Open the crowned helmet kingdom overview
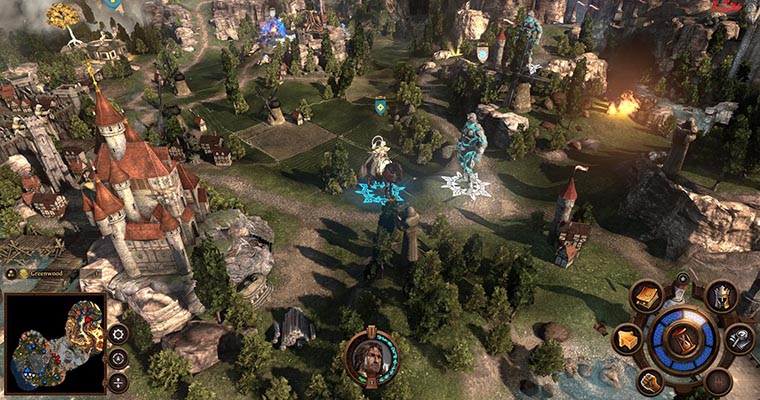 pos(721,296)
